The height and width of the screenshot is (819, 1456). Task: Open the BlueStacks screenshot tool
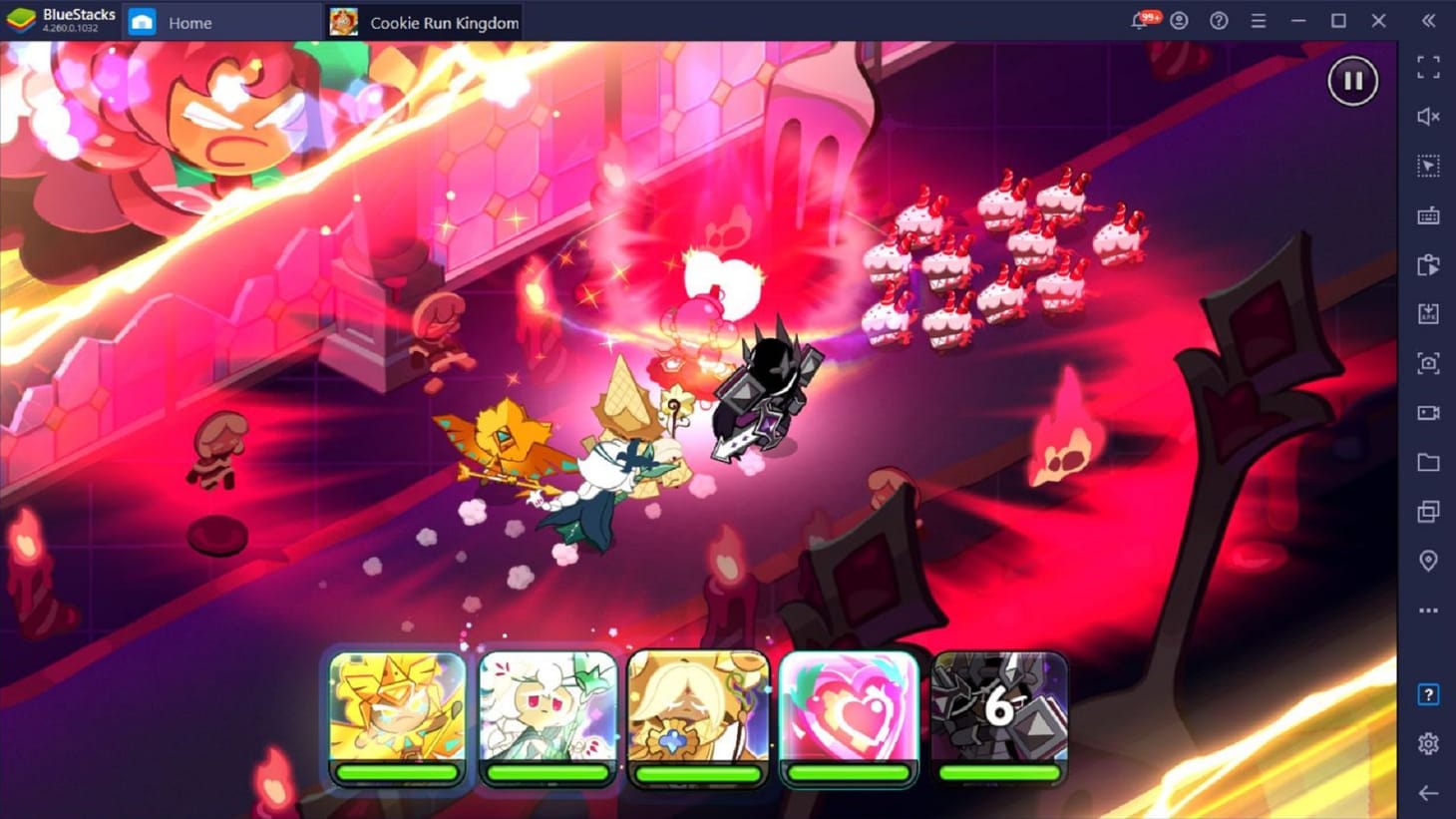[1428, 363]
